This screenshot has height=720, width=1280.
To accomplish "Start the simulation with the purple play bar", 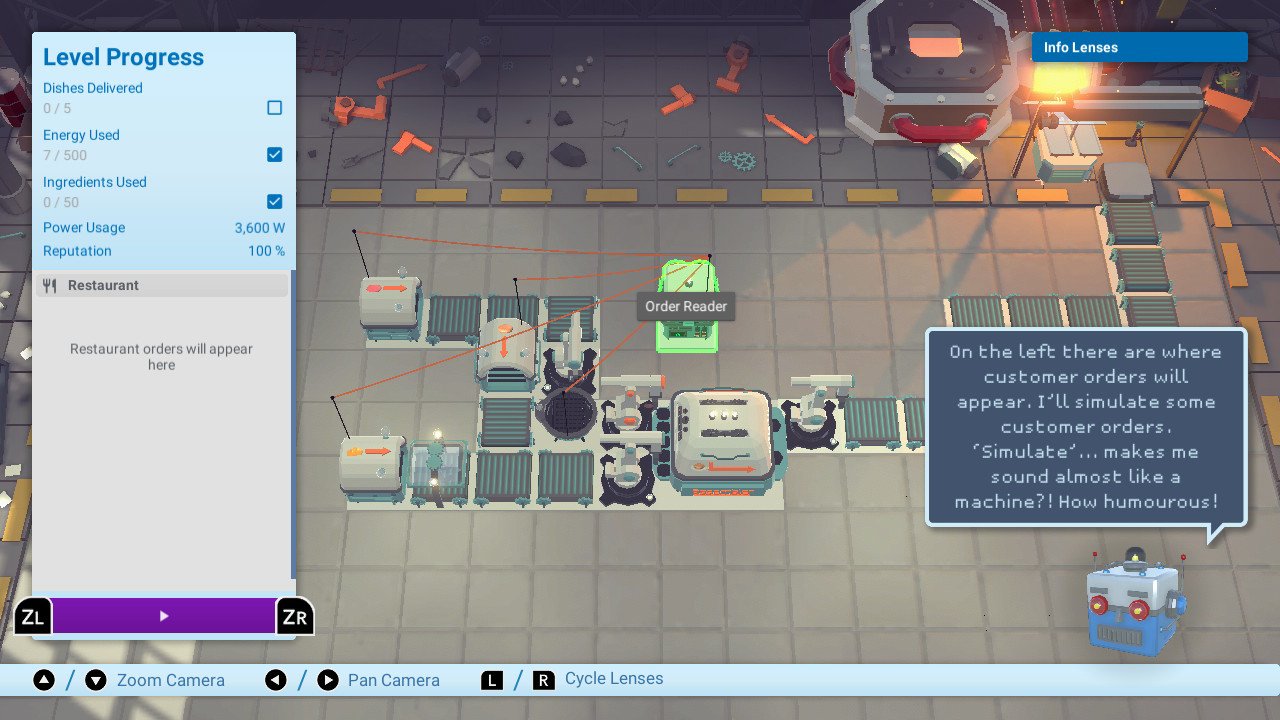I will click(x=164, y=616).
